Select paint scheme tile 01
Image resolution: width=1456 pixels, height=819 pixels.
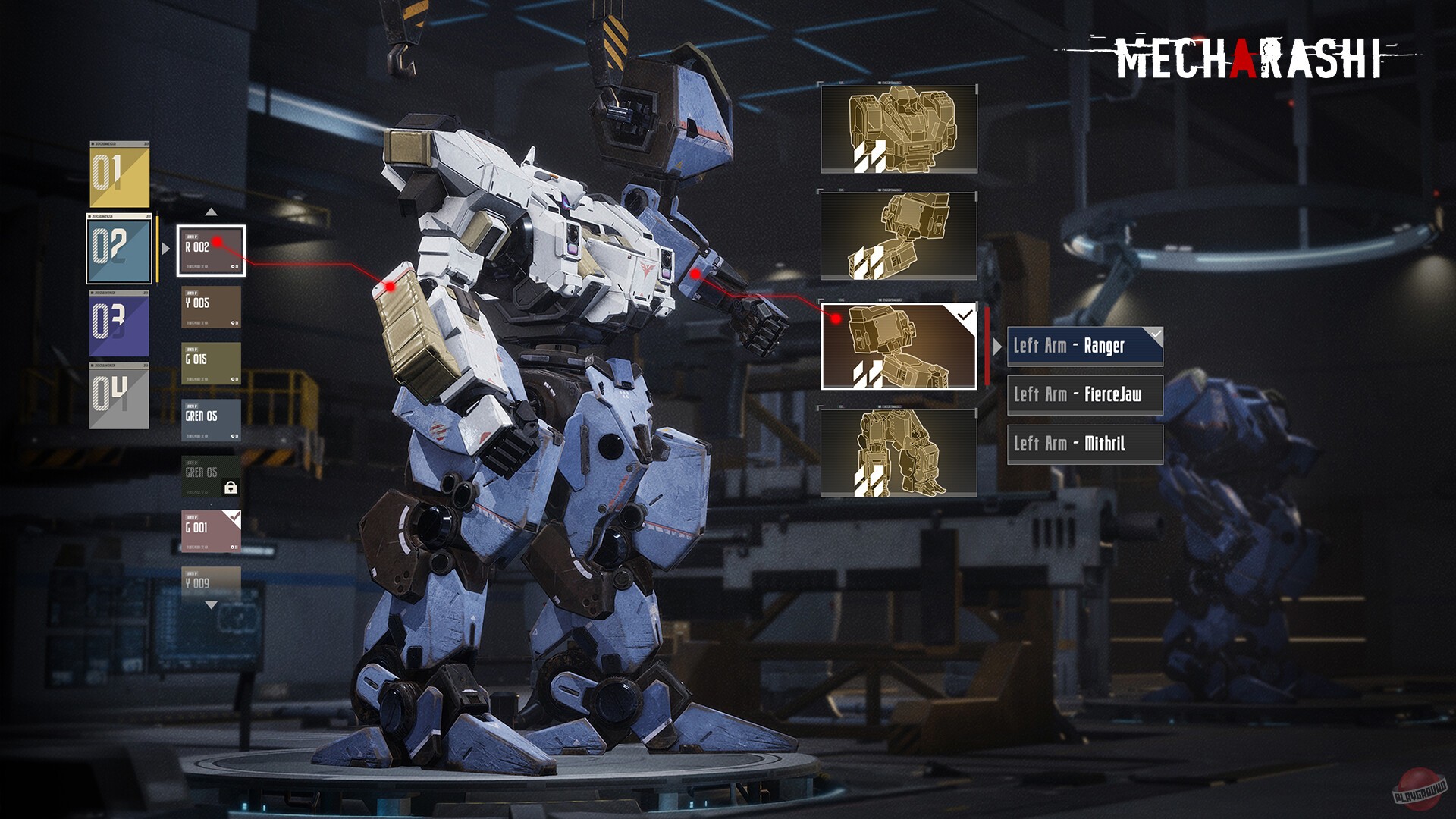click(119, 174)
